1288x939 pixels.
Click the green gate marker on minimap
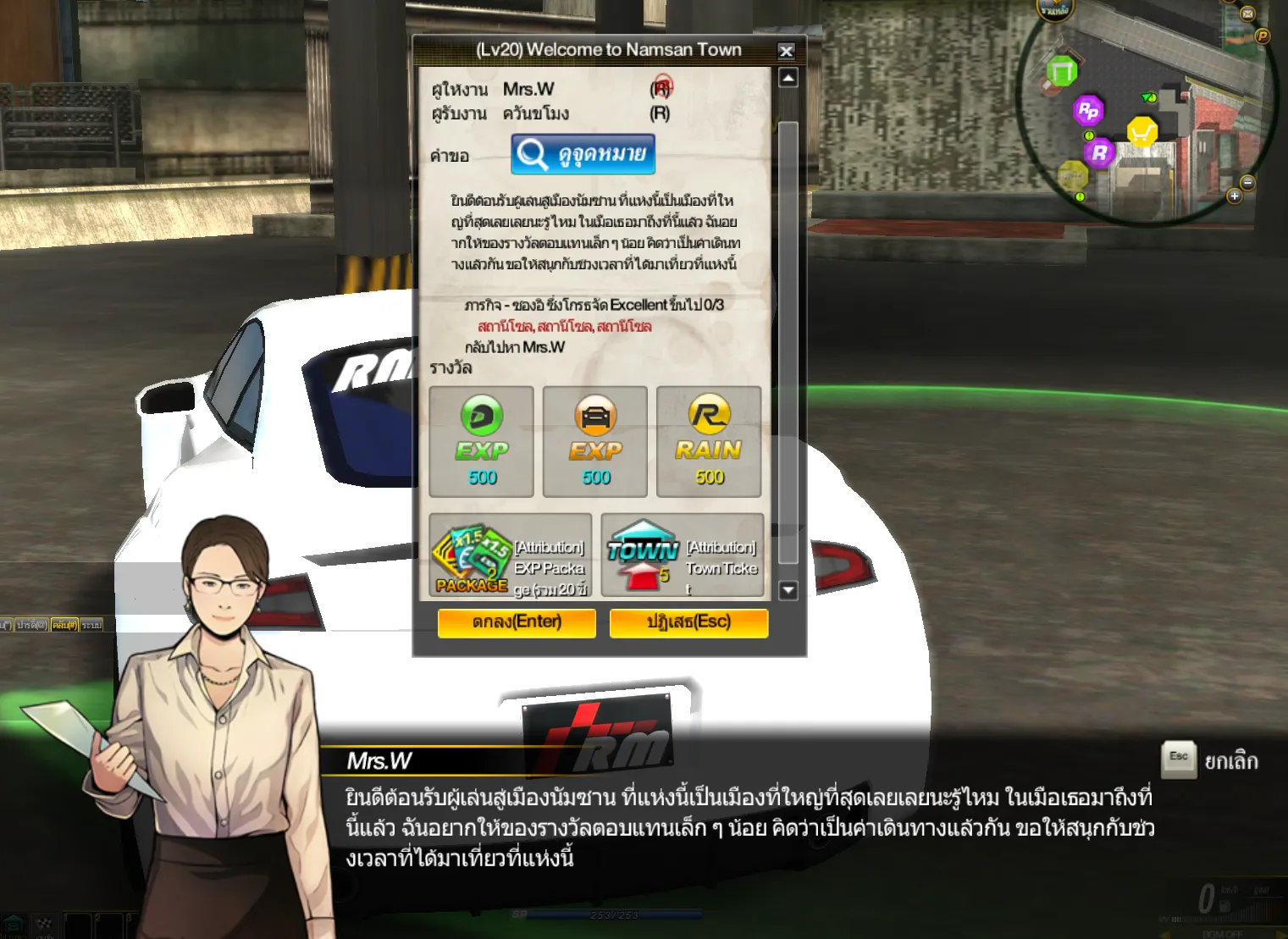coord(1061,71)
